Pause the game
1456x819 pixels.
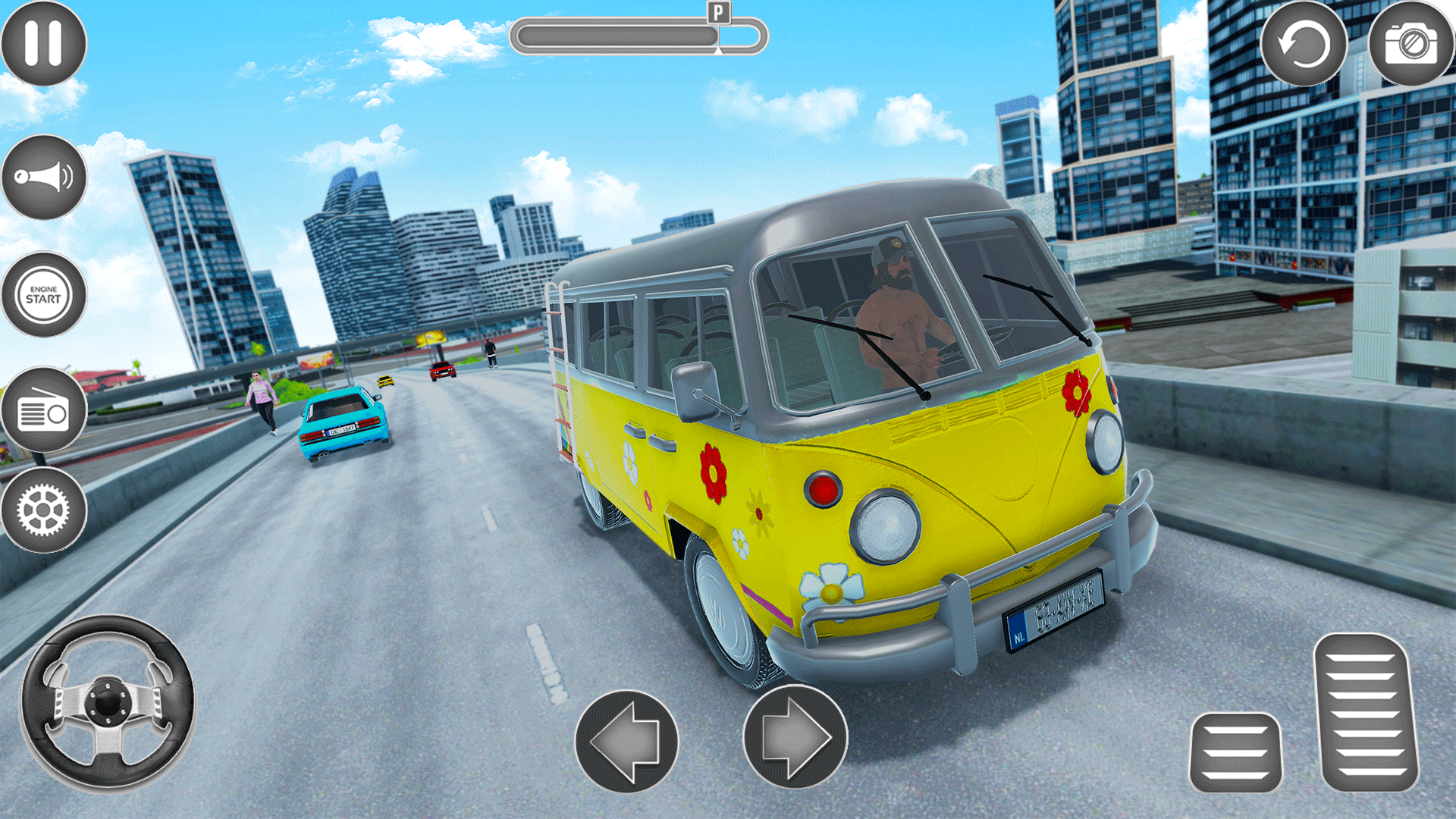43,43
